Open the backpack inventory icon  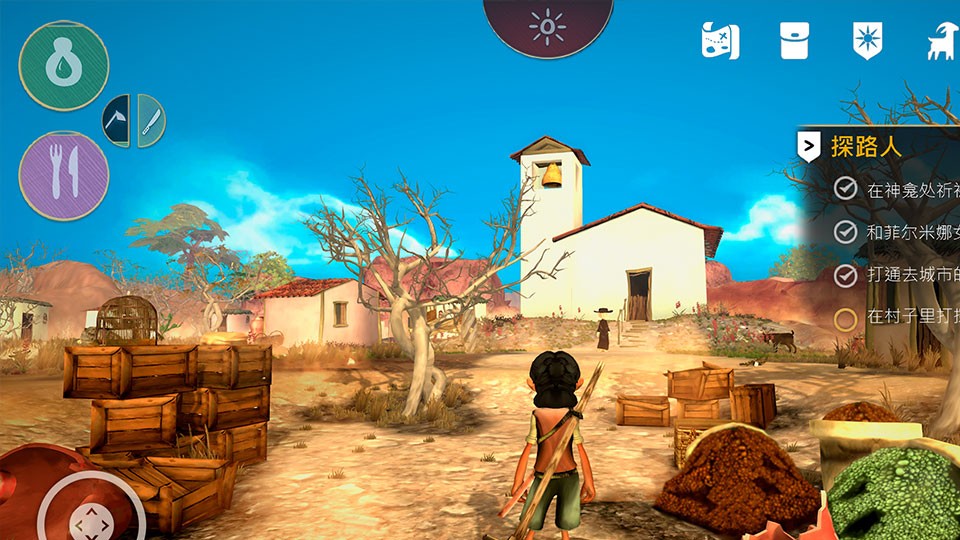pyautogui.click(x=794, y=41)
